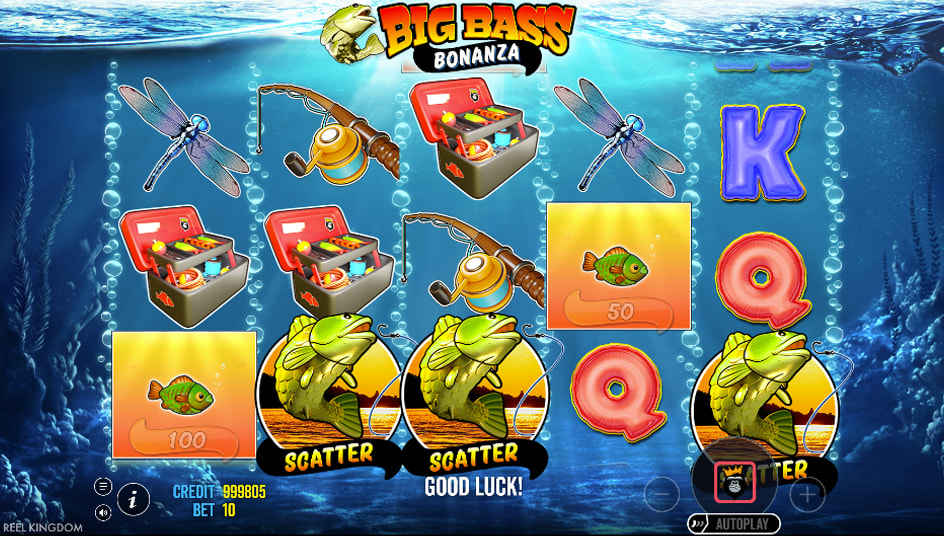Viewport: 944px width, 536px height.
Task: Toggle the sound speaker icon
Action: click(103, 512)
